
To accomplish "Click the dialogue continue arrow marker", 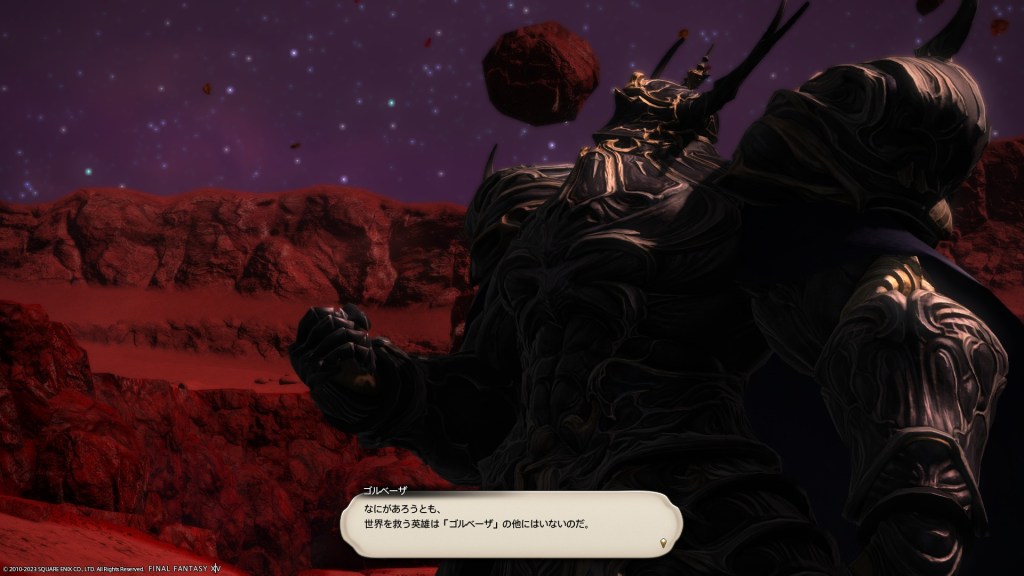I will click(x=664, y=543).
